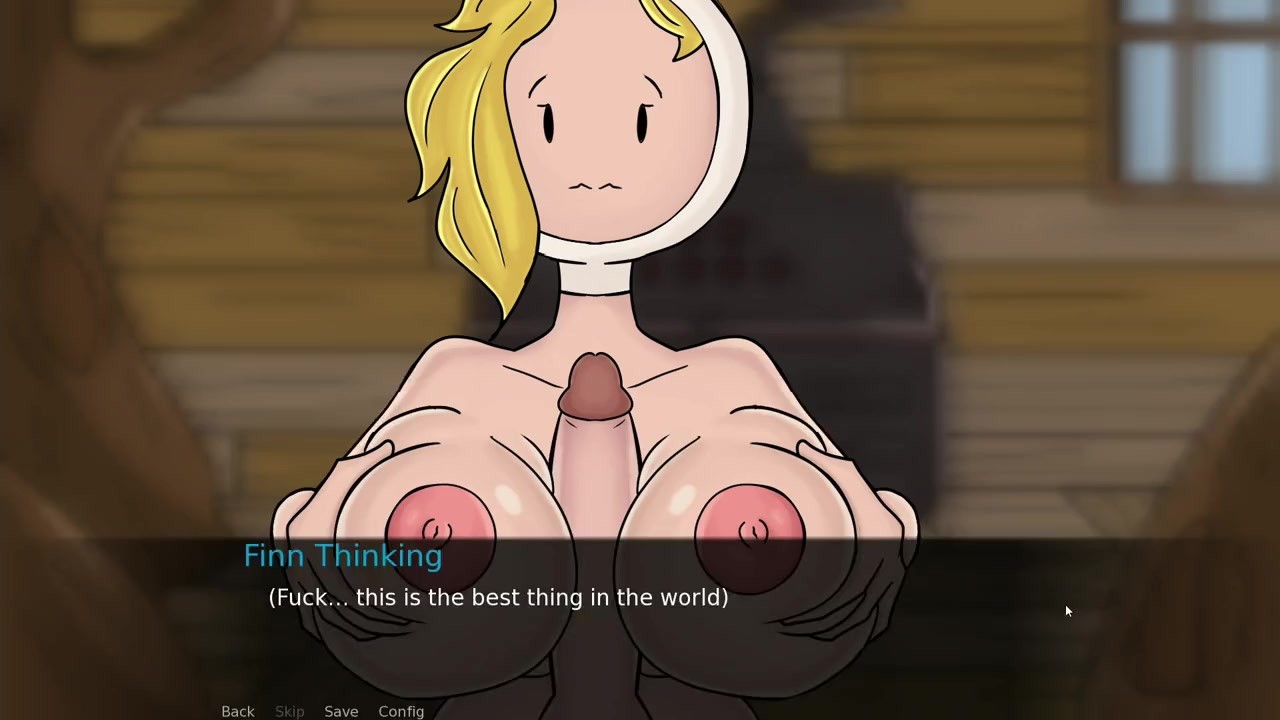The width and height of the screenshot is (1280, 720).
Task: Click the Skip option in the quick menu
Action: click(289, 711)
